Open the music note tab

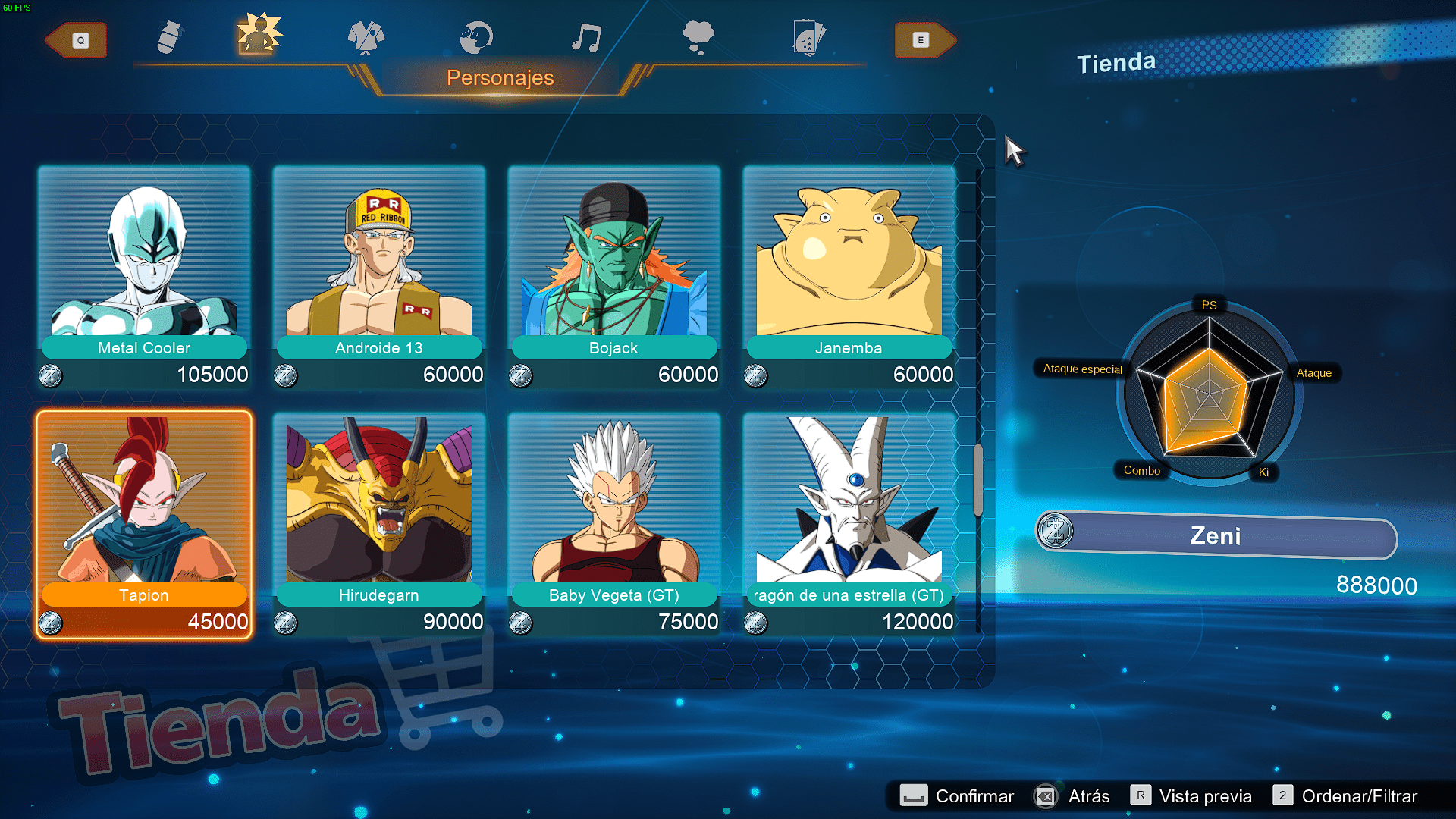(587, 38)
